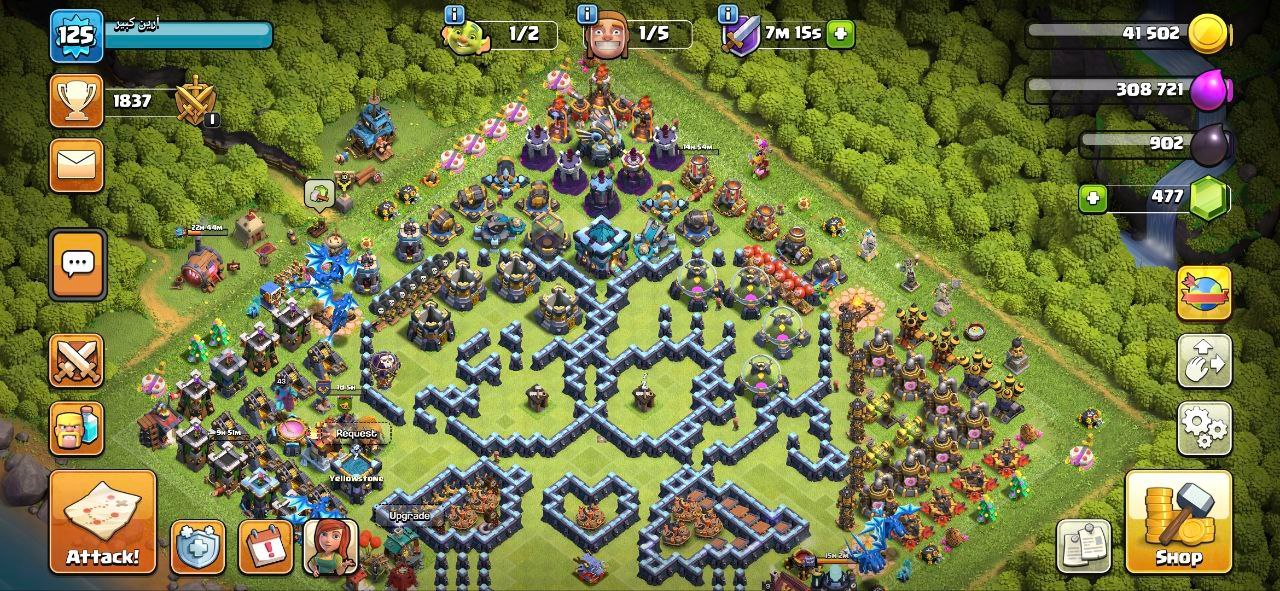Open the season challenges globe button
This screenshot has height=591, width=1280.
(1204, 293)
